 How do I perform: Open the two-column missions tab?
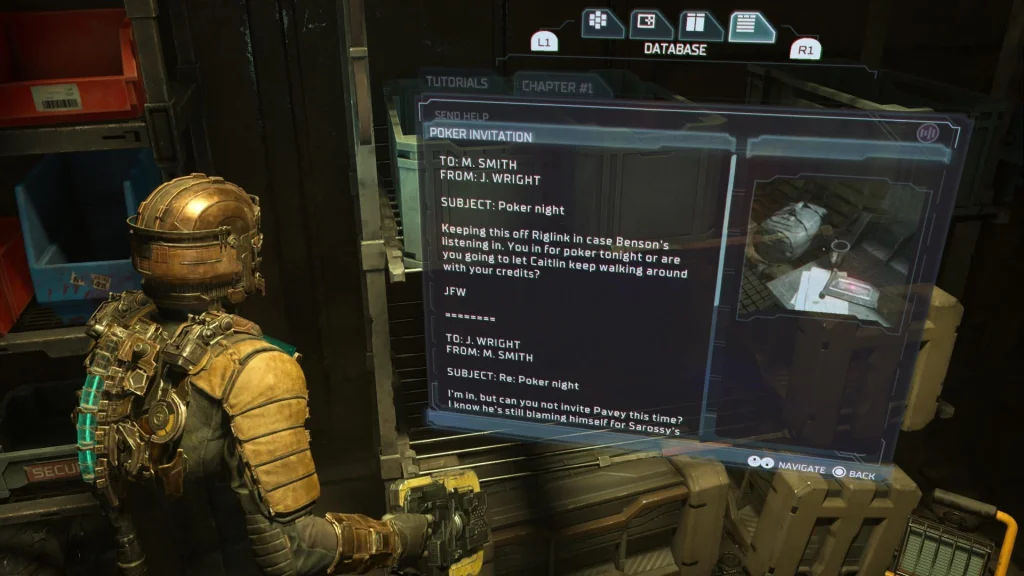pyautogui.click(x=701, y=25)
